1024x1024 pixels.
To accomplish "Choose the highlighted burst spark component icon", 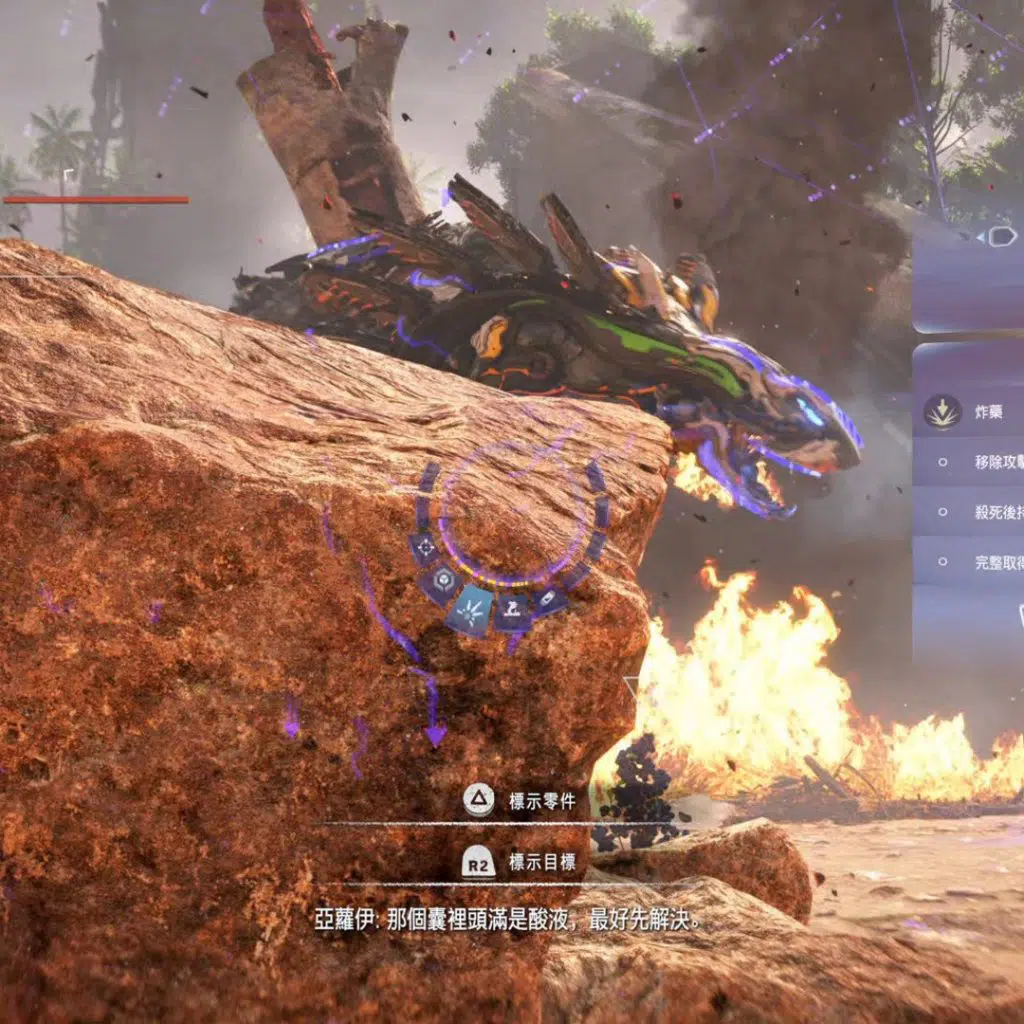I will [471, 609].
